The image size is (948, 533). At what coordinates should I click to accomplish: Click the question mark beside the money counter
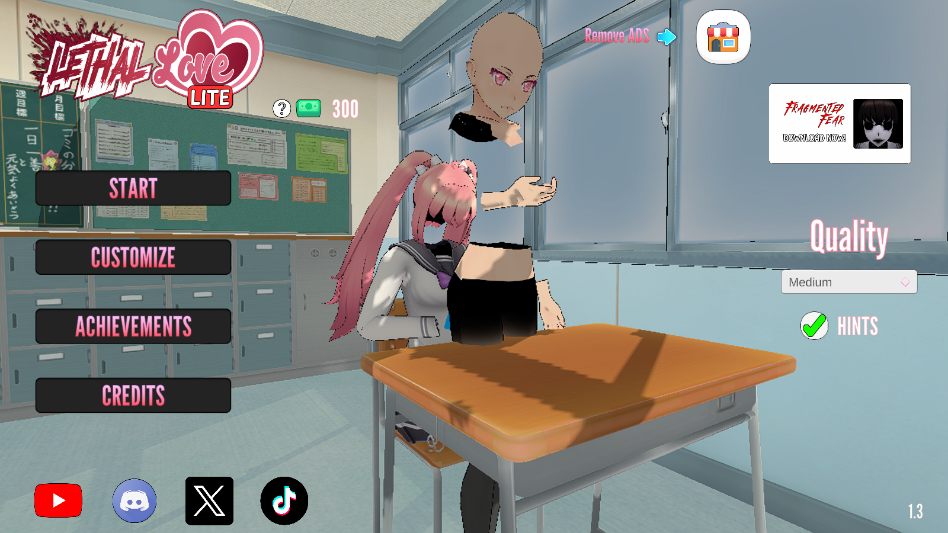click(281, 108)
